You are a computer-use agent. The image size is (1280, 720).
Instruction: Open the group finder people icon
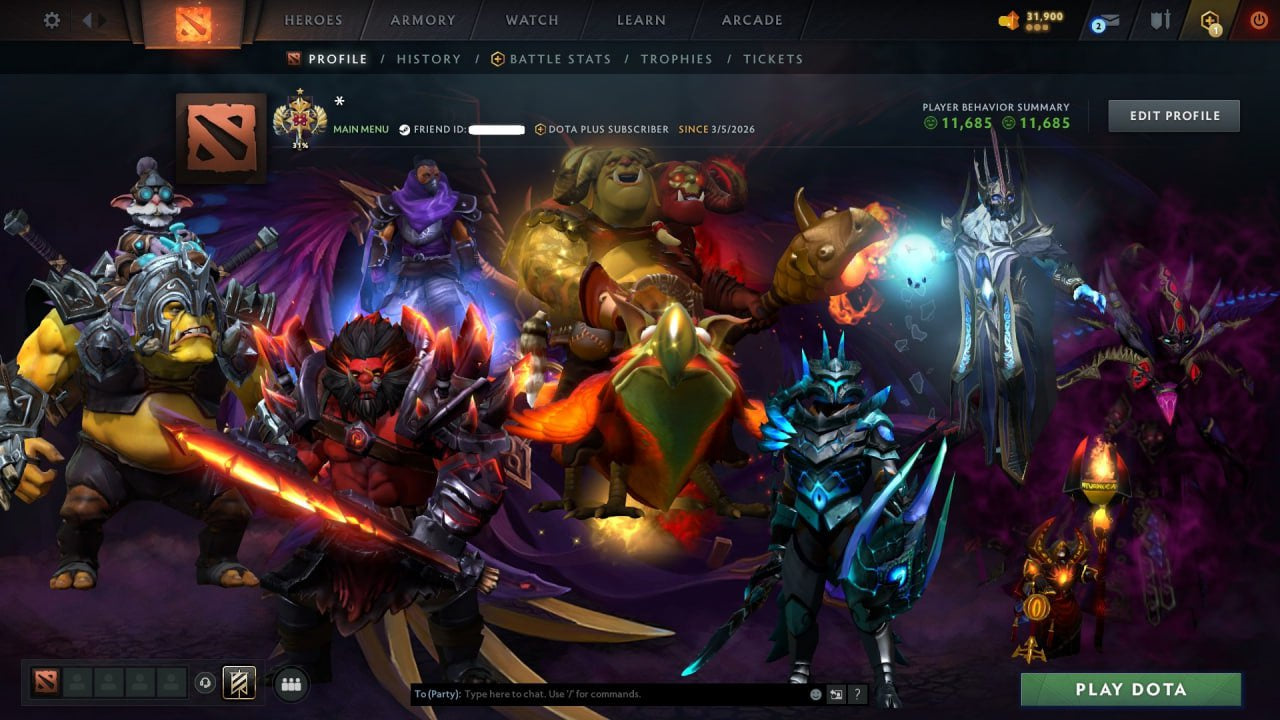(x=290, y=685)
